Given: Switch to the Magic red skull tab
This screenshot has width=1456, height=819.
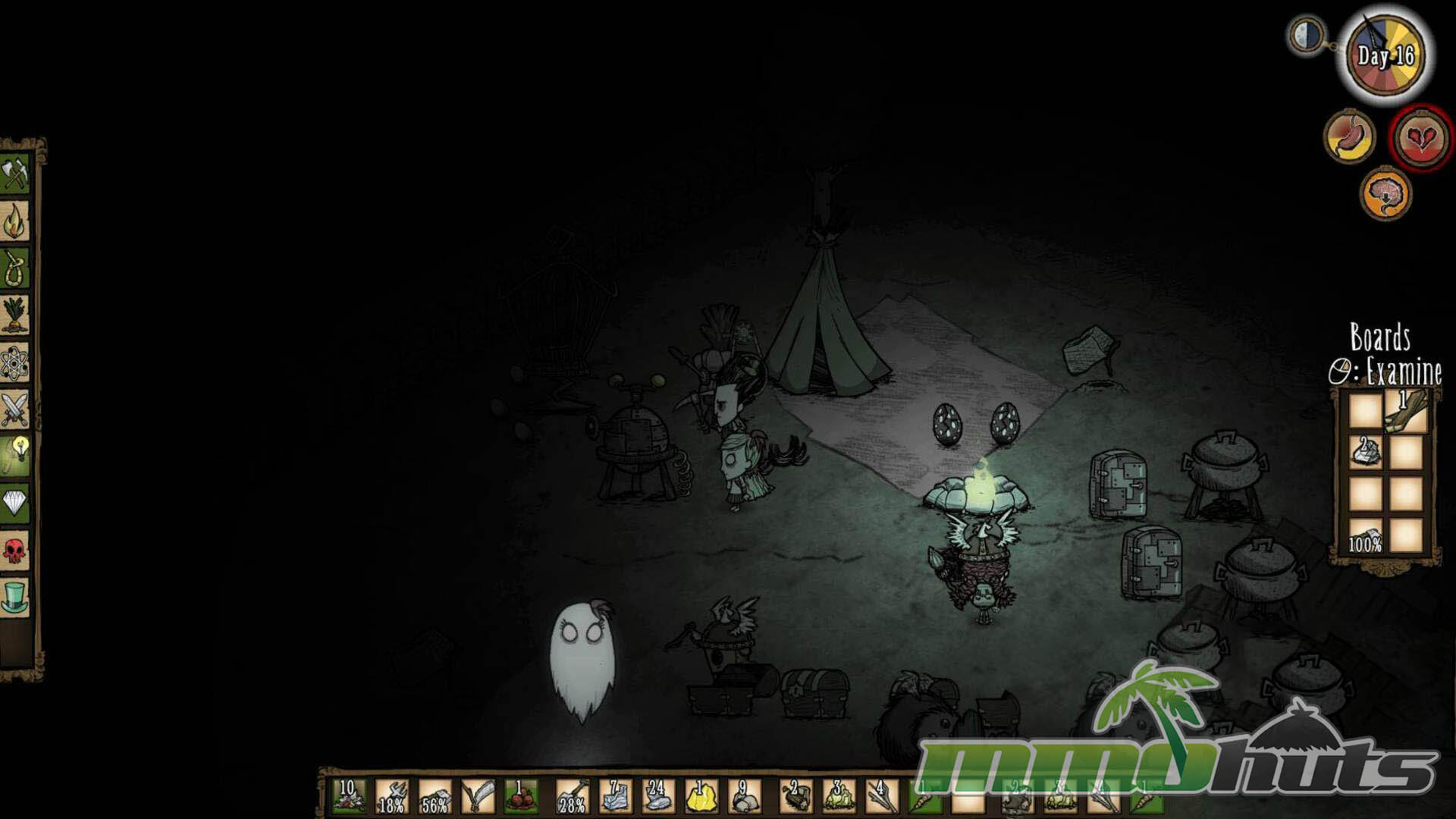Looking at the screenshot, I should [15, 550].
